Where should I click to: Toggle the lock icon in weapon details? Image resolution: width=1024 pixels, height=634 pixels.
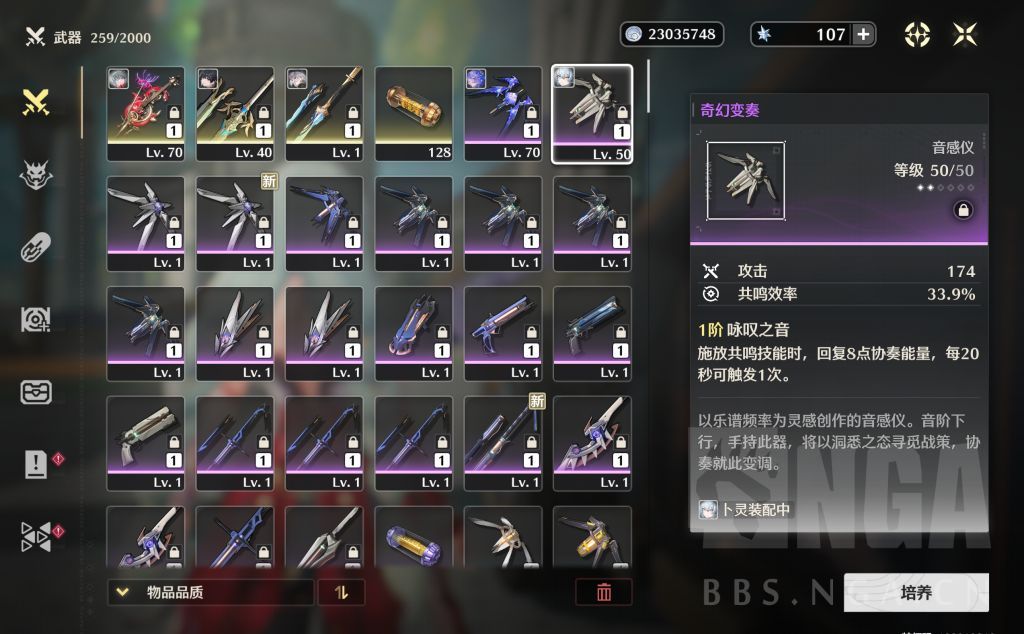[963, 210]
